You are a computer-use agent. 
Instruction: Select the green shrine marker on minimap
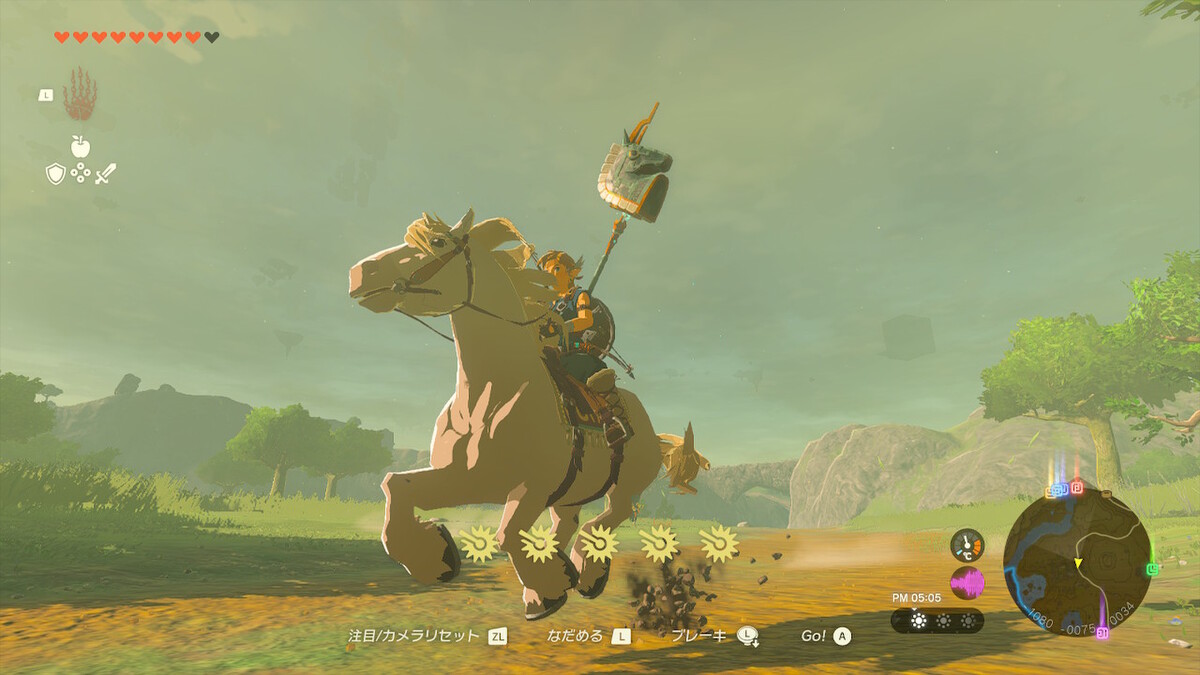click(1152, 569)
